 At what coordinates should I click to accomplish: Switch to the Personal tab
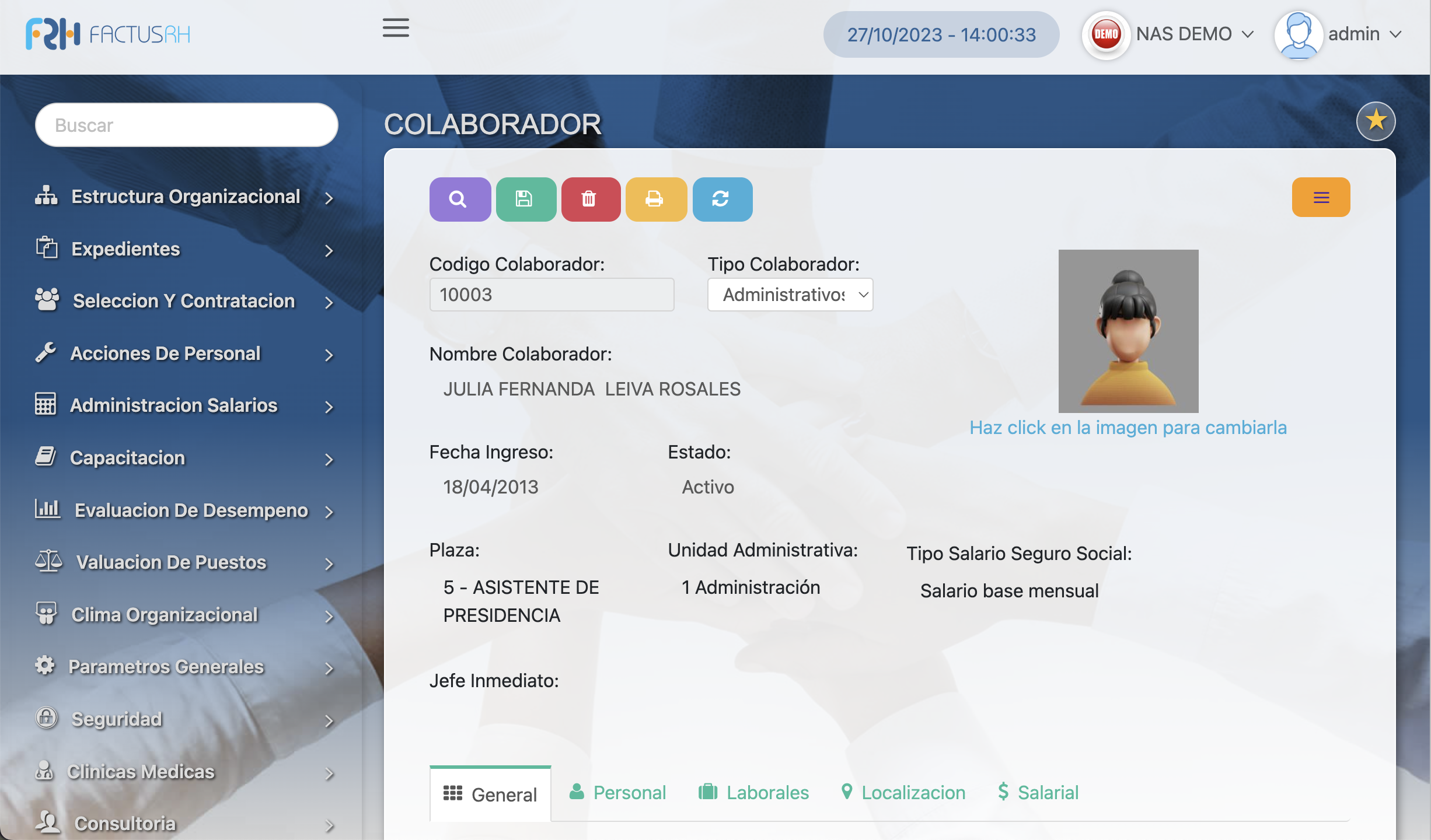coord(617,792)
